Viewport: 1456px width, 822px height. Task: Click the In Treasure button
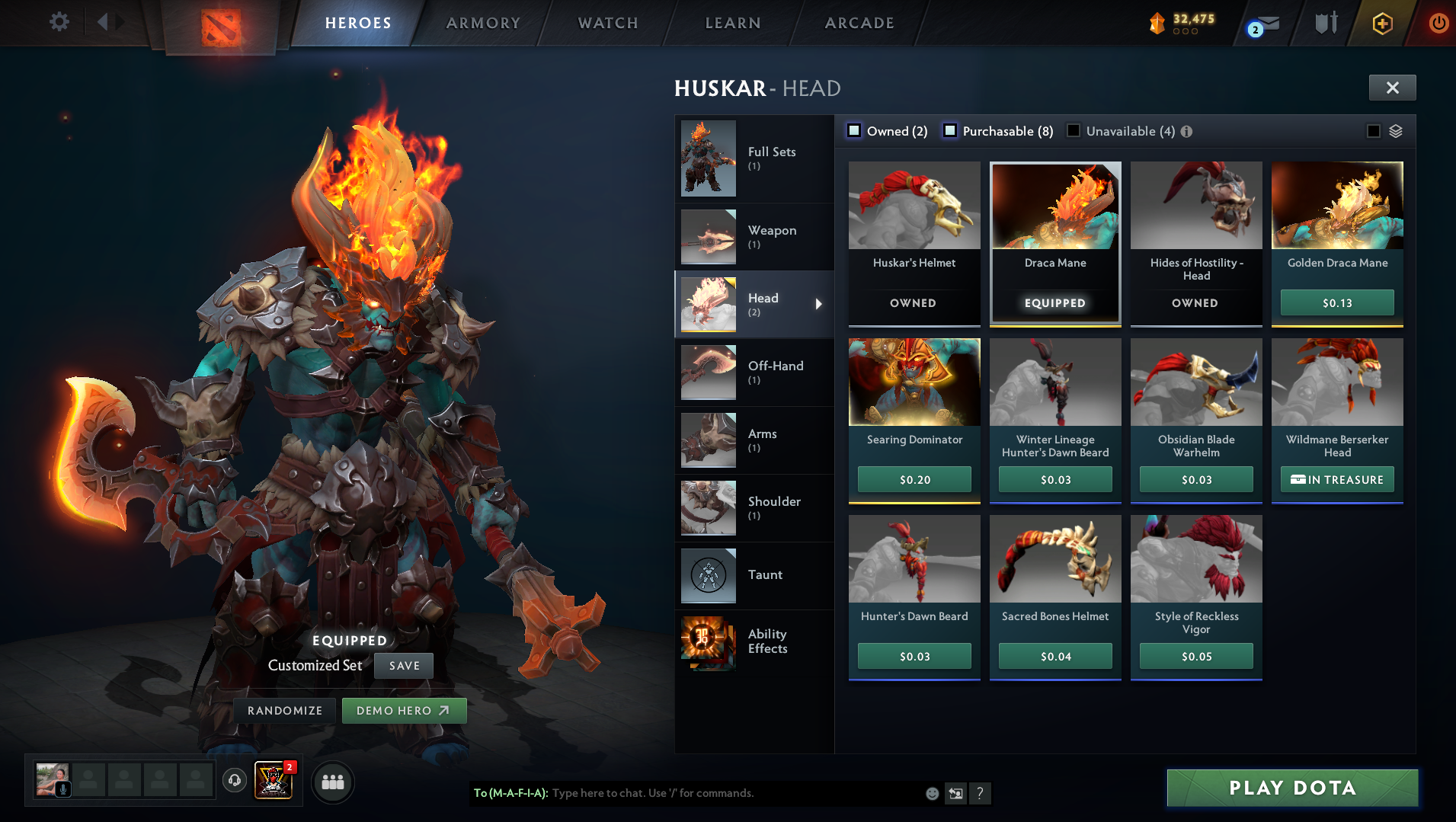click(1337, 479)
